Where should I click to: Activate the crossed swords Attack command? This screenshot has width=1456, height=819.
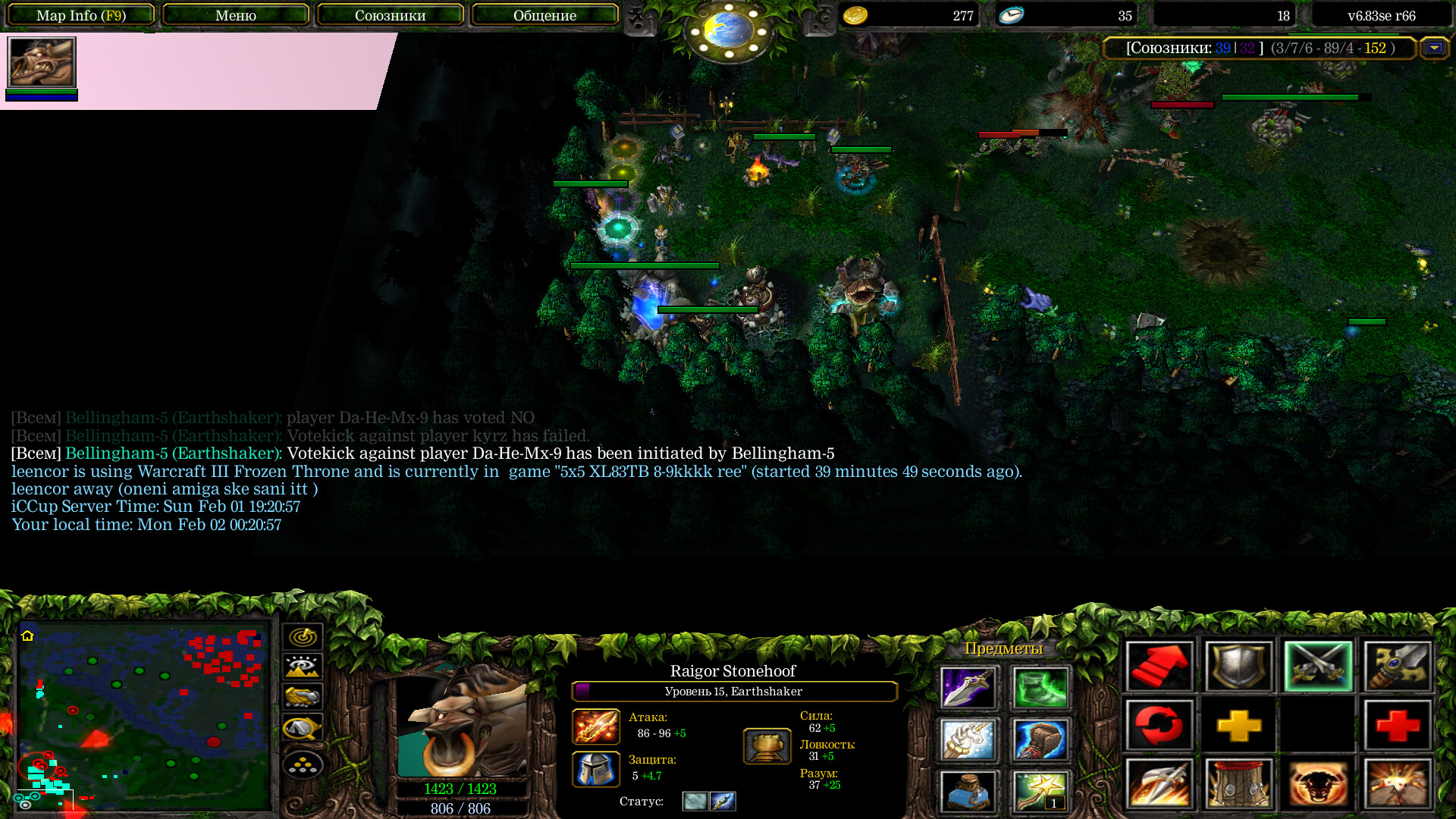(x=1318, y=667)
